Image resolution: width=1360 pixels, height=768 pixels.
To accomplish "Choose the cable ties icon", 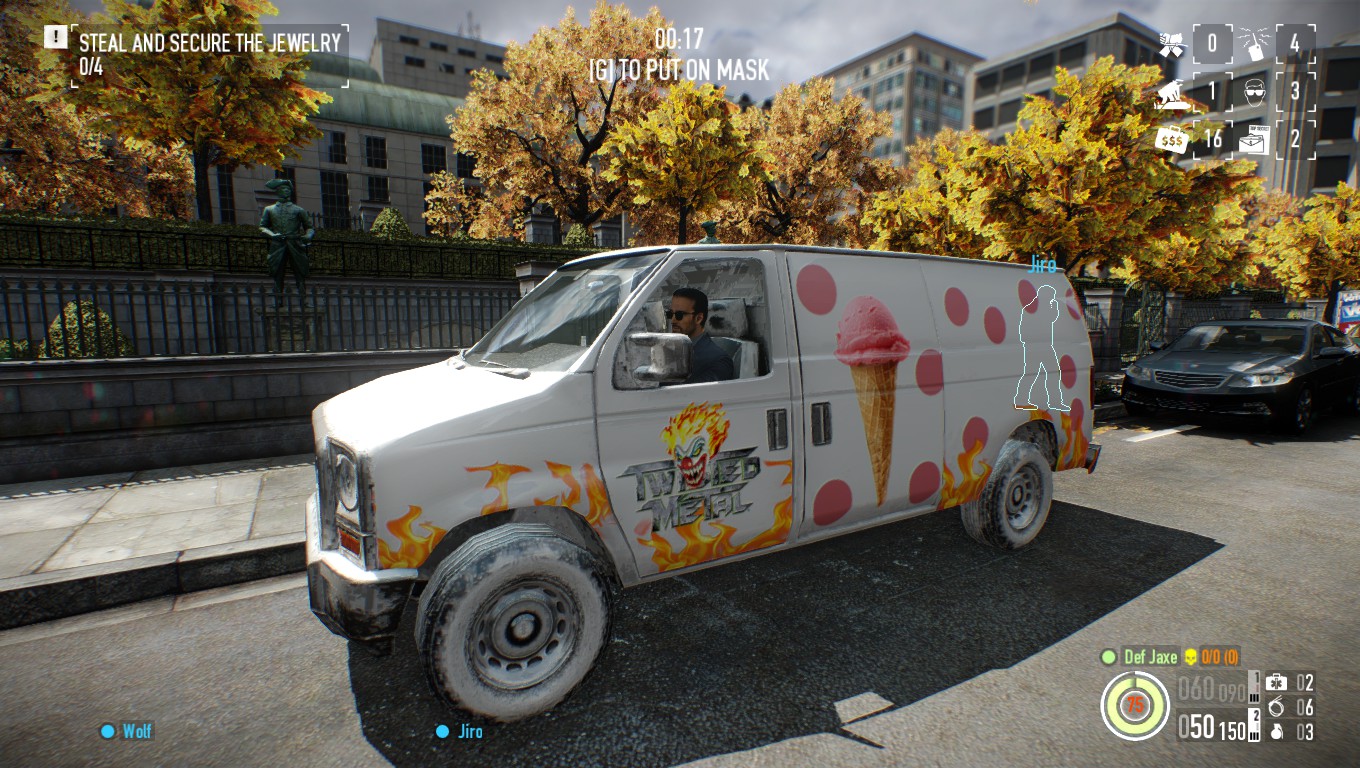I will 1276,707.
